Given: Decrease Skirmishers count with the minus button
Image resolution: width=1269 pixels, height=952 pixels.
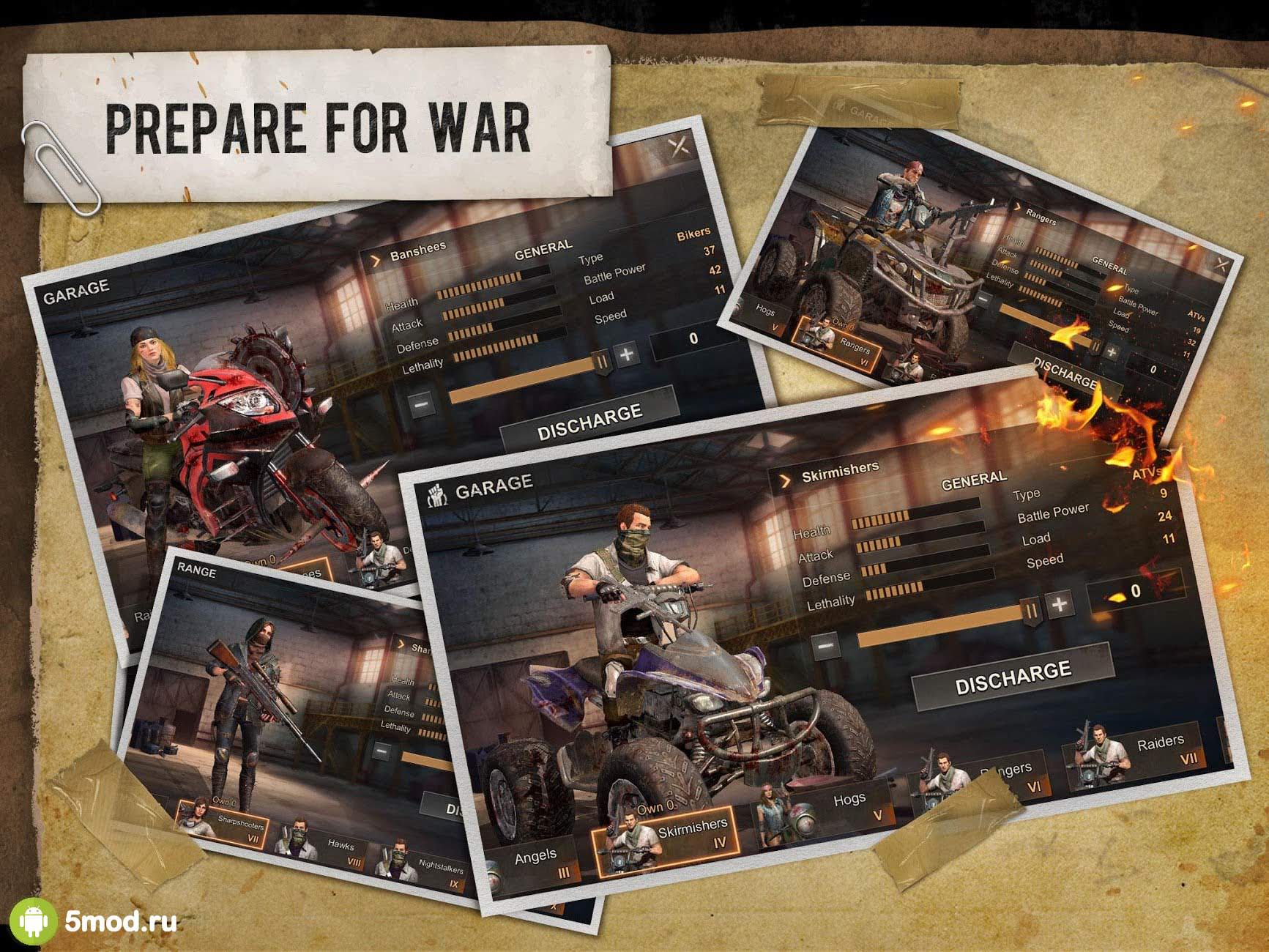Looking at the screenshot, I should 825,647.
